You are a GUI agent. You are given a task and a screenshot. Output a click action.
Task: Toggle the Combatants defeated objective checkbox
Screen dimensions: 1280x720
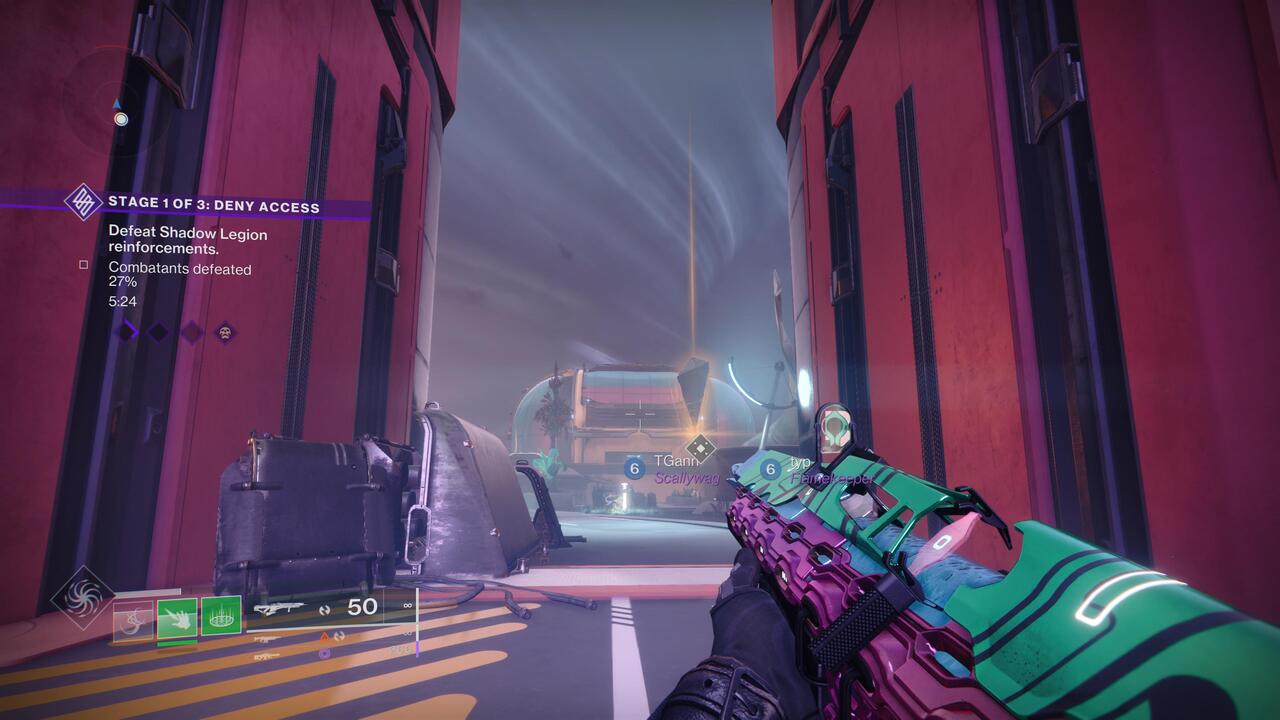click(x=84, y=265)
